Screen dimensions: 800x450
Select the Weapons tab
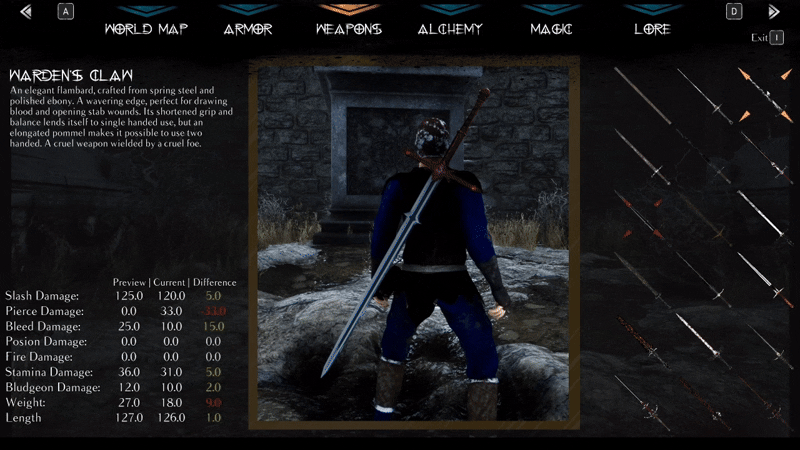[x=348, y=28]
